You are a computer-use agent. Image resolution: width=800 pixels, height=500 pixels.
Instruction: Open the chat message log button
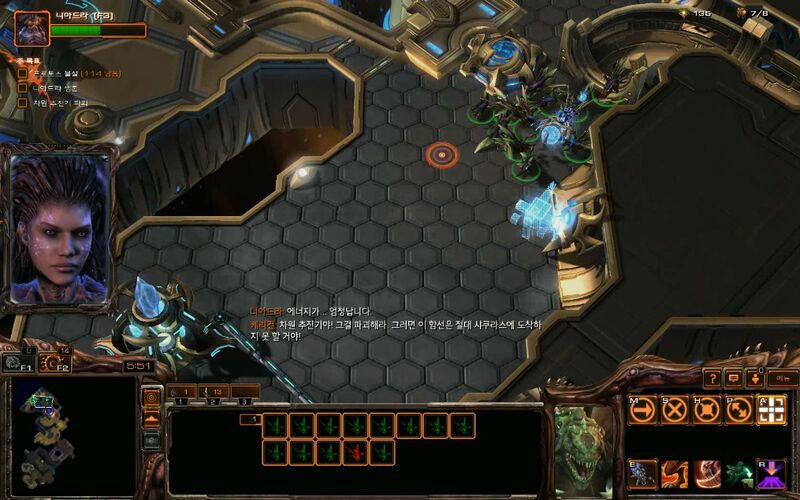pos(733,378)
